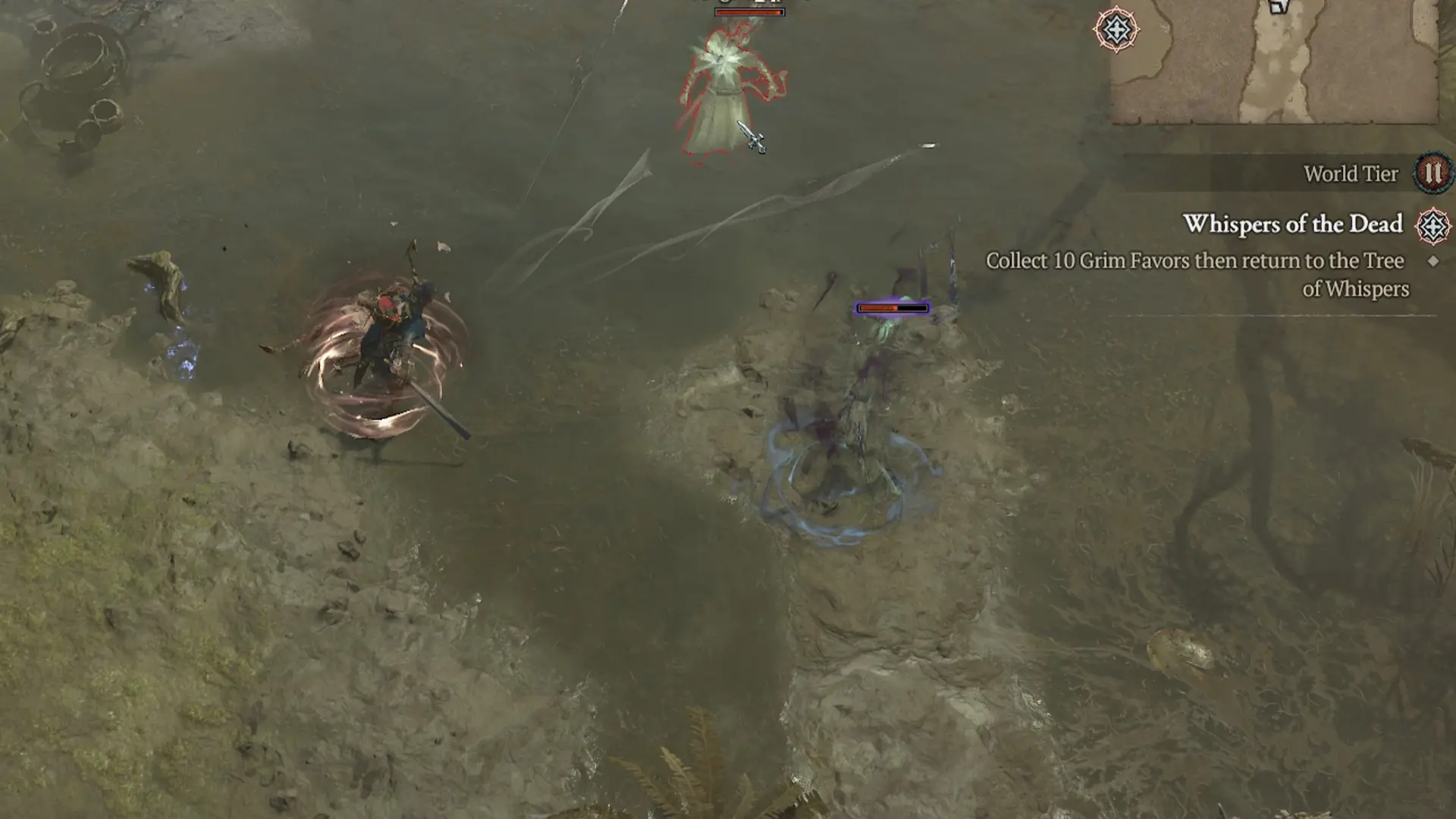Click the World Tier emblem icon
The height and width of the screenshot is (819, 1456).
(x=1432, y=174)
